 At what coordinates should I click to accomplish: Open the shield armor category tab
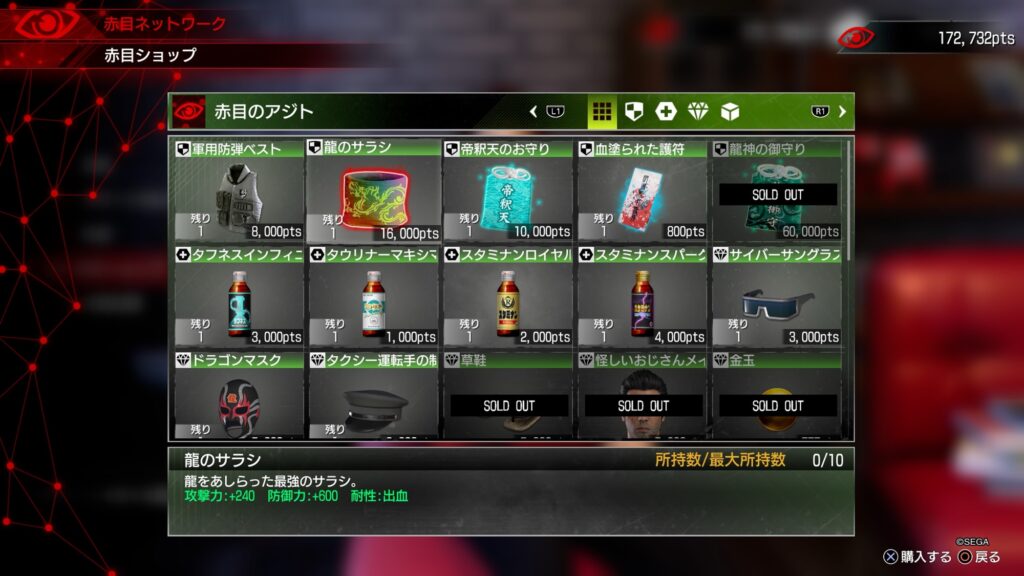tap(634, 111)
